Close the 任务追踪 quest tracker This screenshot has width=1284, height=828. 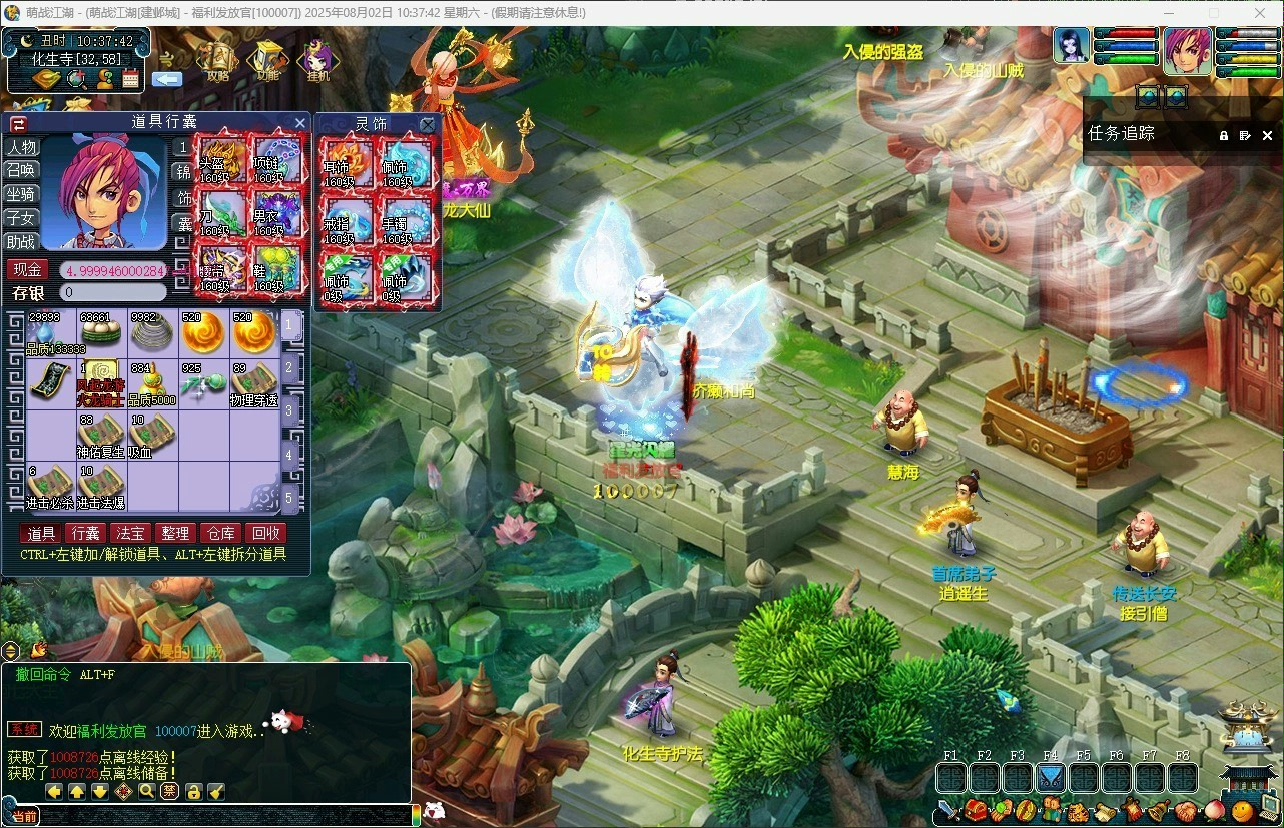click(x=1267, y=135)
